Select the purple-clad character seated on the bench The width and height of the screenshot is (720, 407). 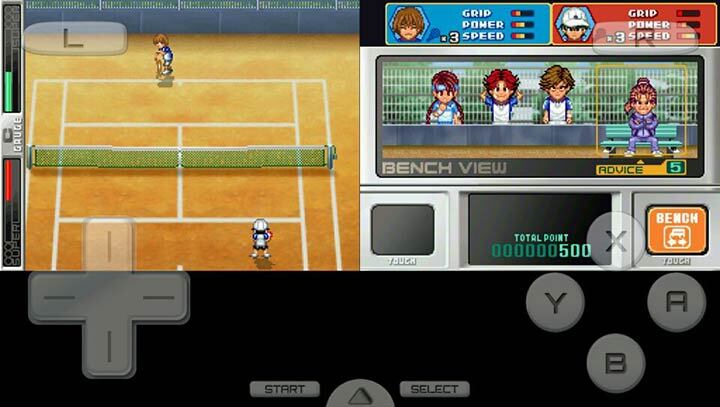641,116
